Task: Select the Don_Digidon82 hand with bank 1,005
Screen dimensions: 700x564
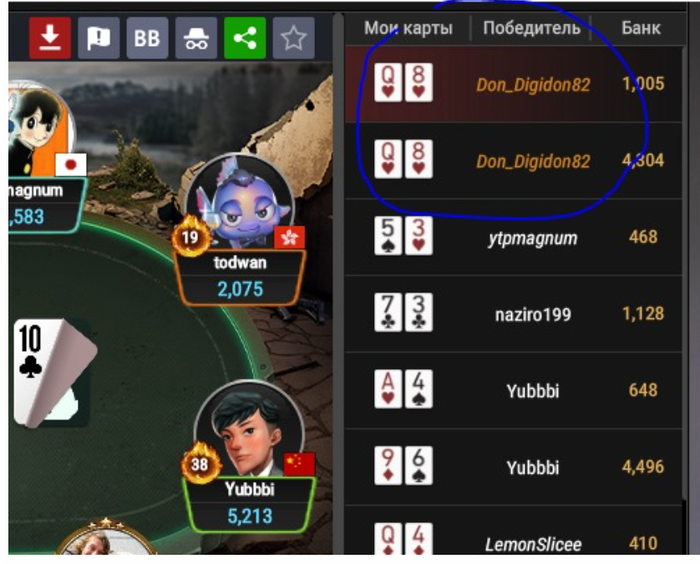Action: point(520,85)
